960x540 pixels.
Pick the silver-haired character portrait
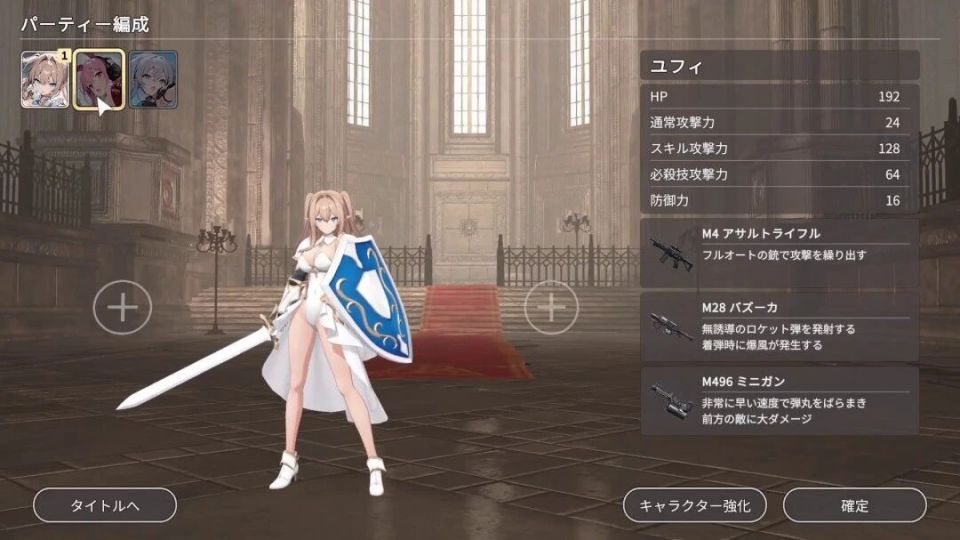coord(153,80)
